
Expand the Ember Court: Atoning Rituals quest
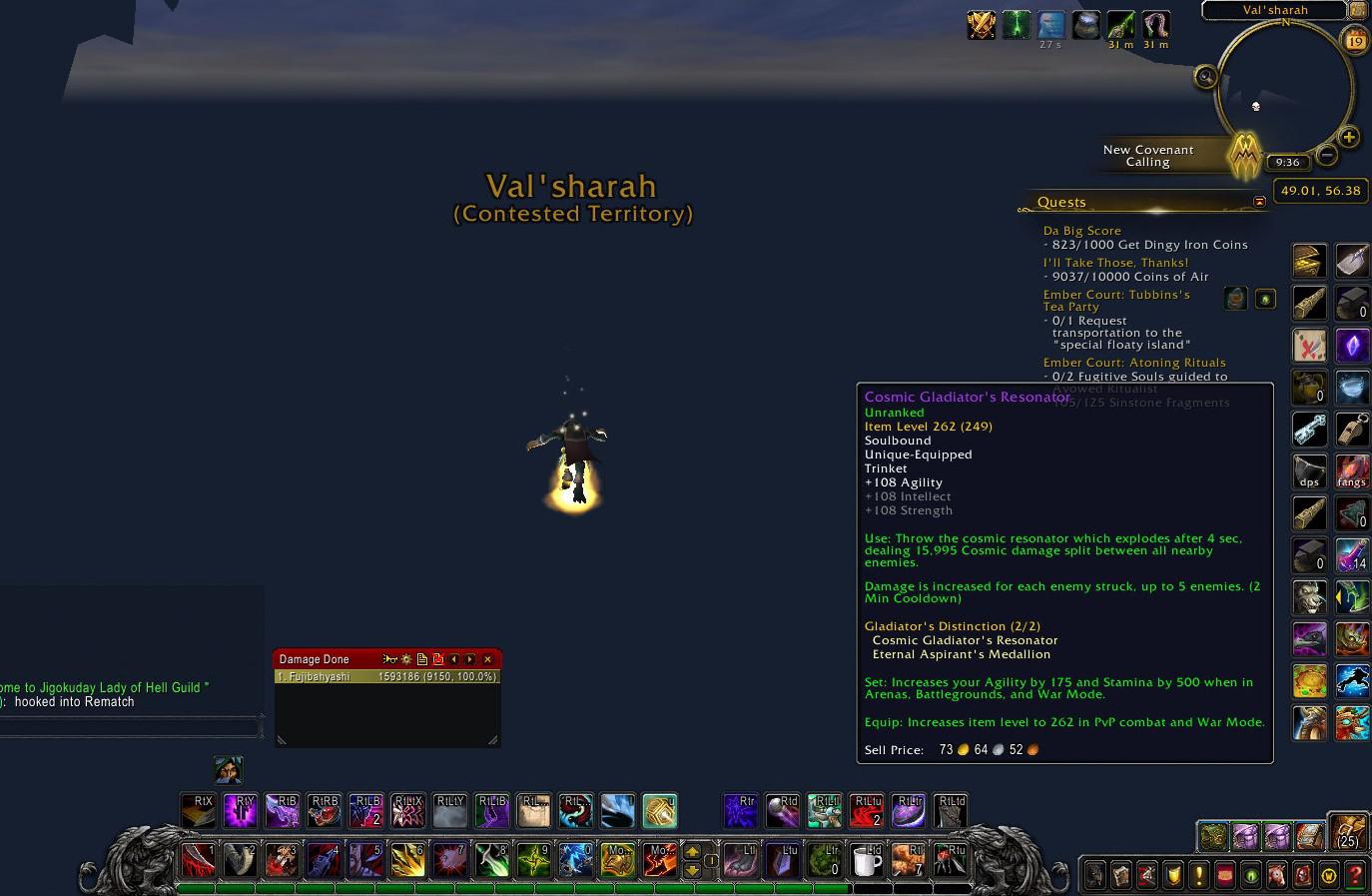click(1135, 362)
